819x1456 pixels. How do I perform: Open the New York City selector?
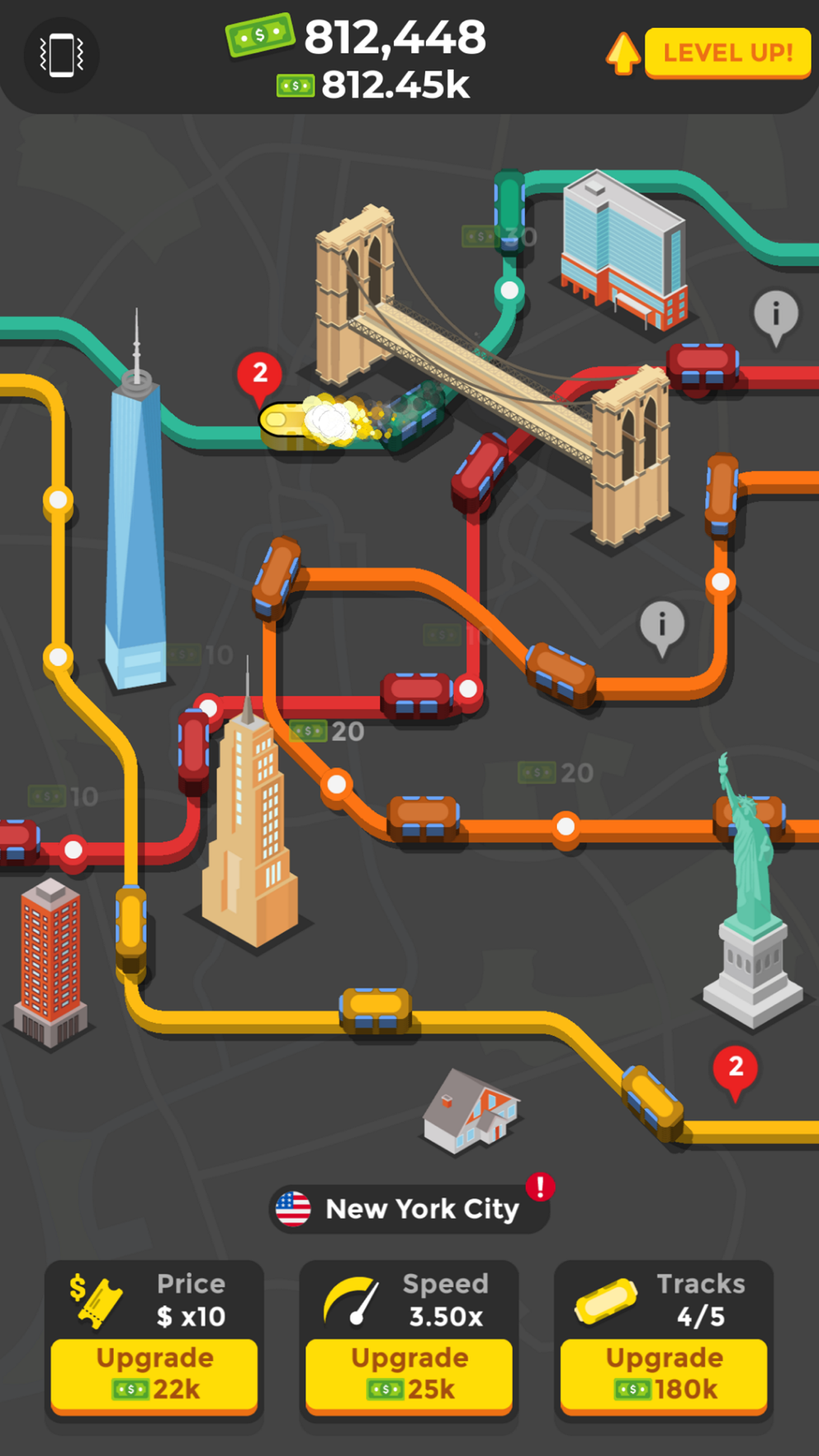point(409,1209)
